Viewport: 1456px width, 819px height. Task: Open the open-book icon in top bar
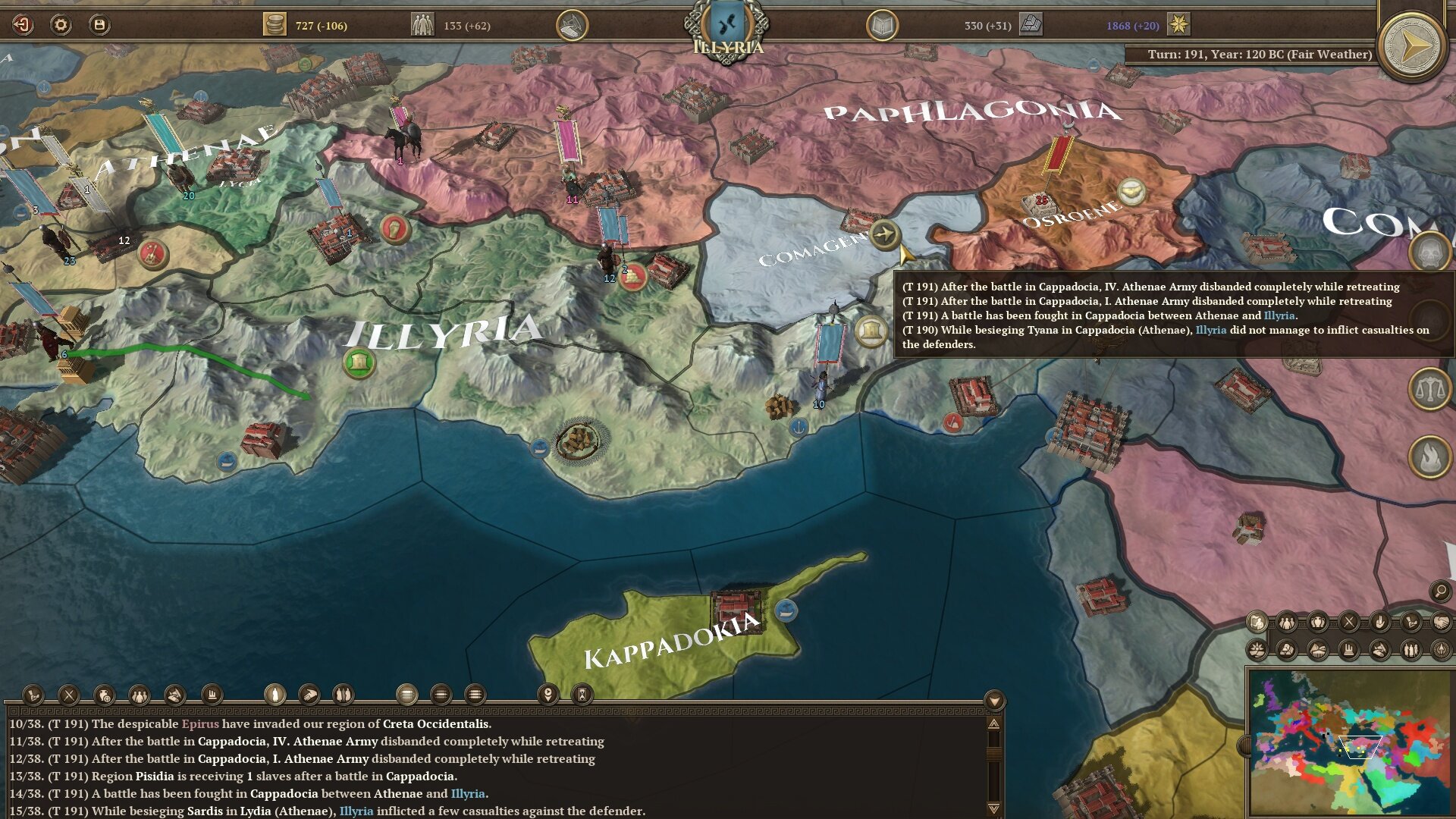coord(882,26)
